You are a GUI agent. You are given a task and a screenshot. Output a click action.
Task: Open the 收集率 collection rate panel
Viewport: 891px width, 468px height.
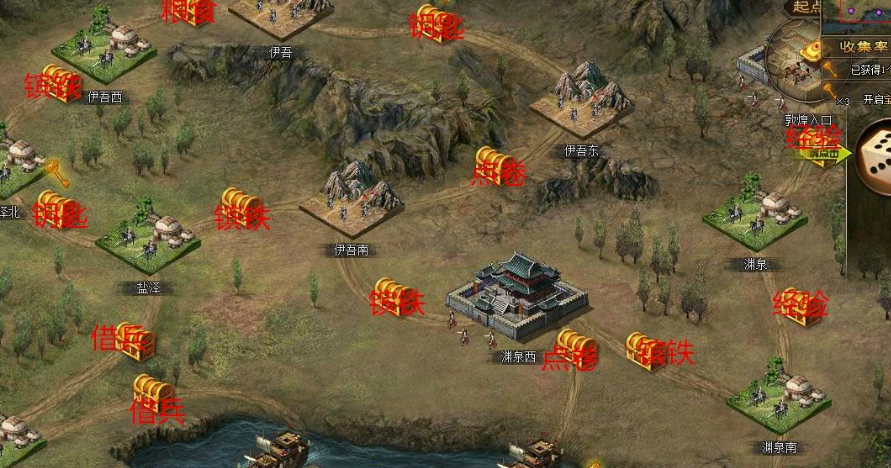point(855,46)
